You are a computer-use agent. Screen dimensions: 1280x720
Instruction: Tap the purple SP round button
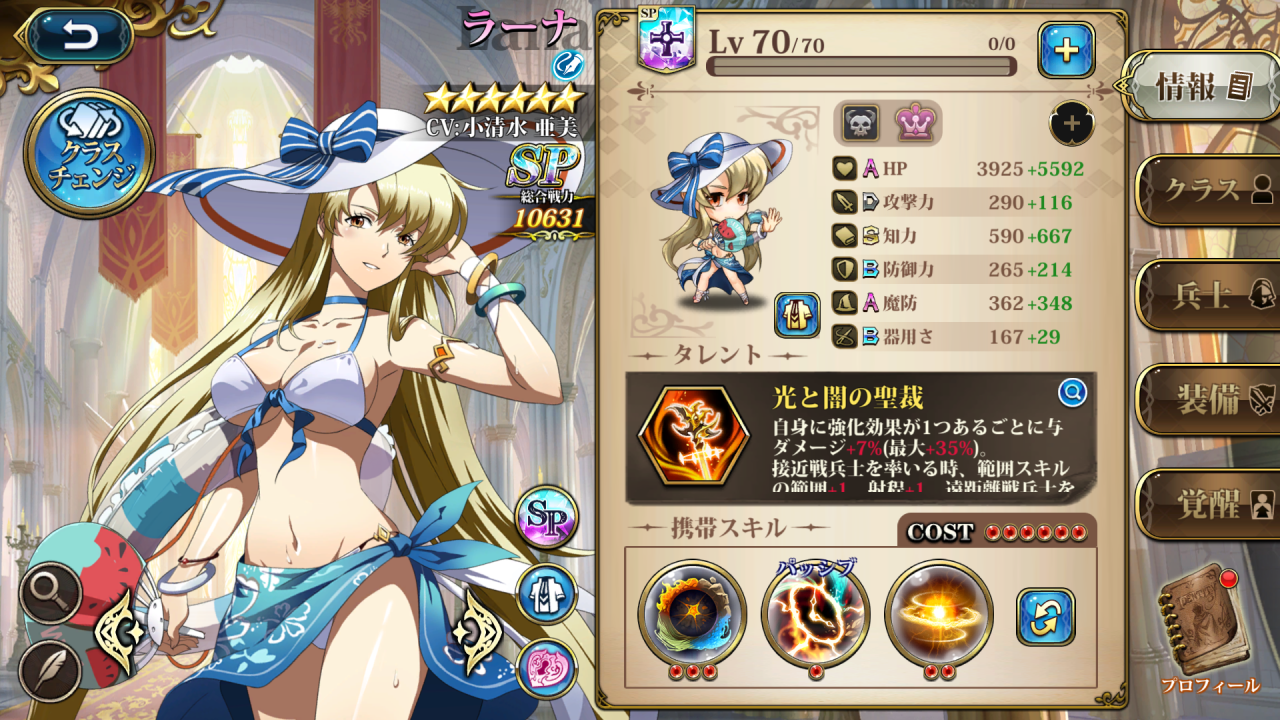(x=547, y=517)
